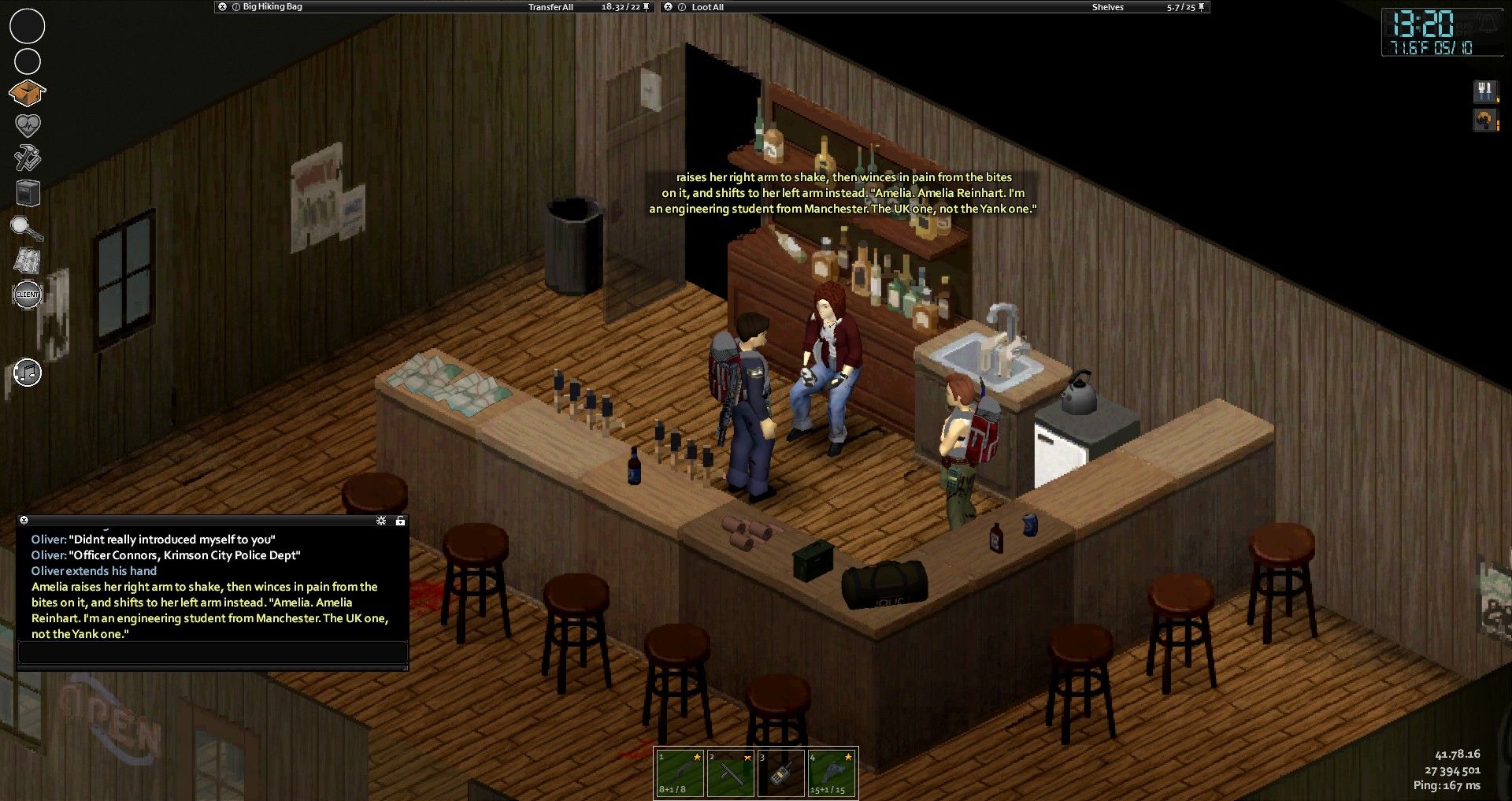1512x801 pixels.
Task: Select hotbar slot 4 handgun
Action: point(831,773)
